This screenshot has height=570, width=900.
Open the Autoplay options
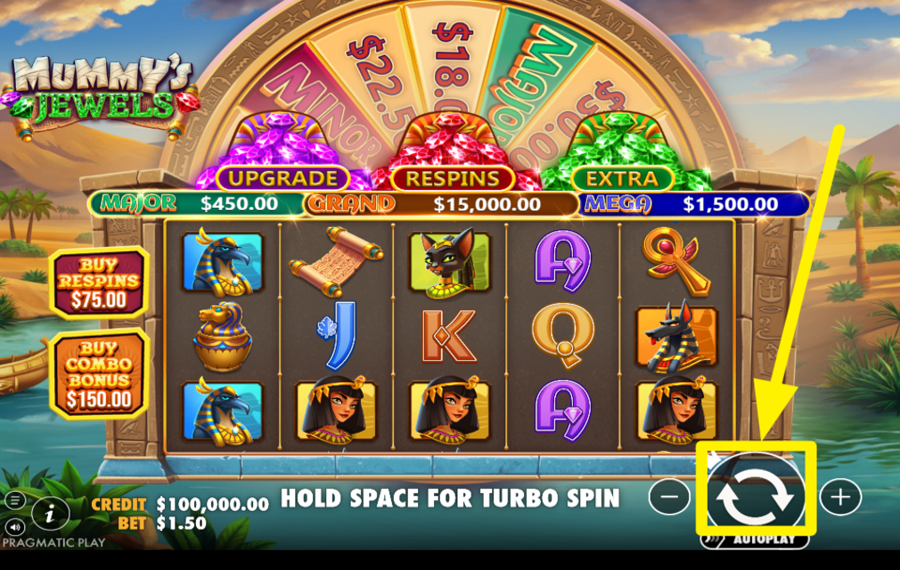point(755,540)
